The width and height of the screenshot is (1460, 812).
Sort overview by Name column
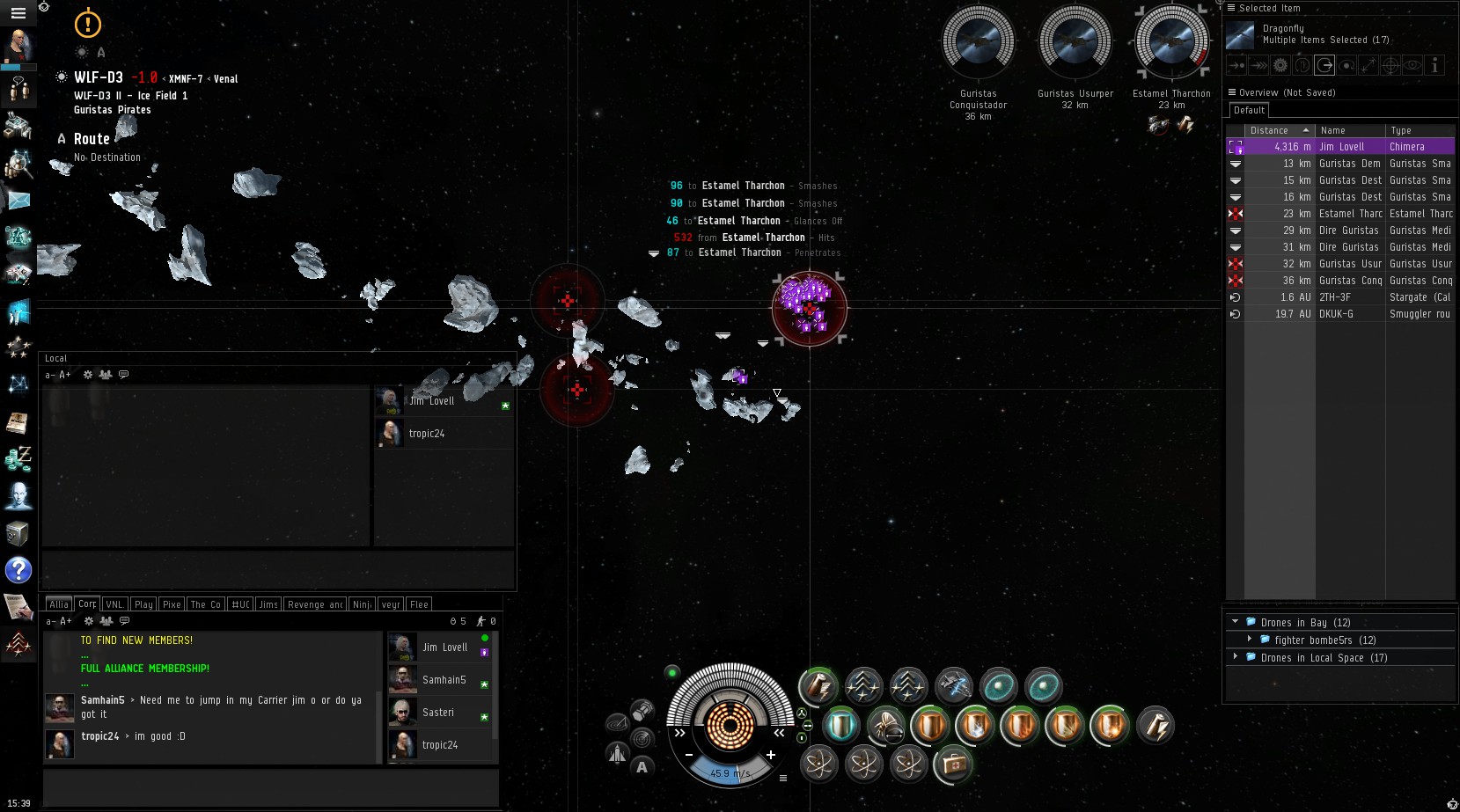pos(1348,130)
